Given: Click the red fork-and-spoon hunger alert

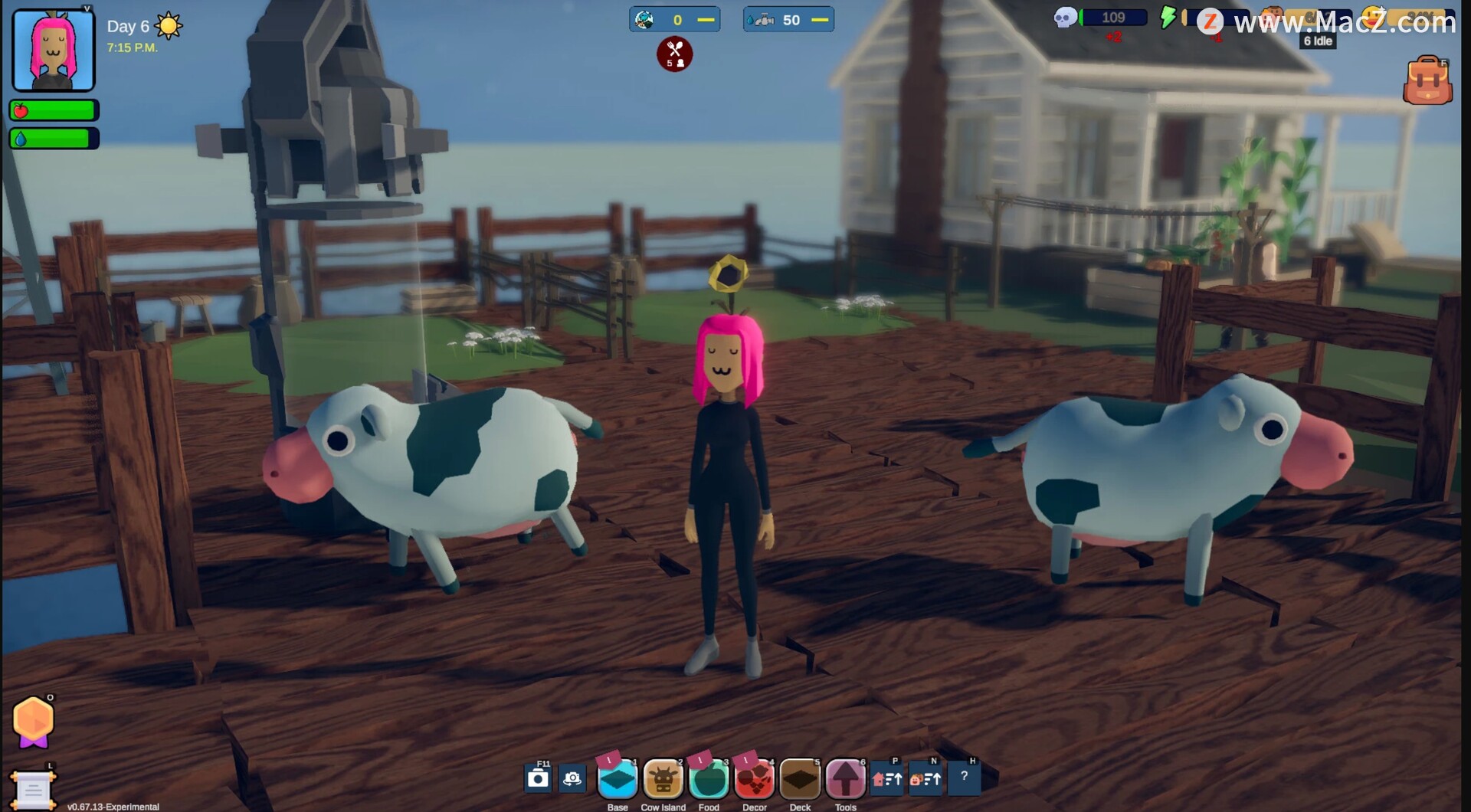Looking at the screenshot, I should 674,54.
